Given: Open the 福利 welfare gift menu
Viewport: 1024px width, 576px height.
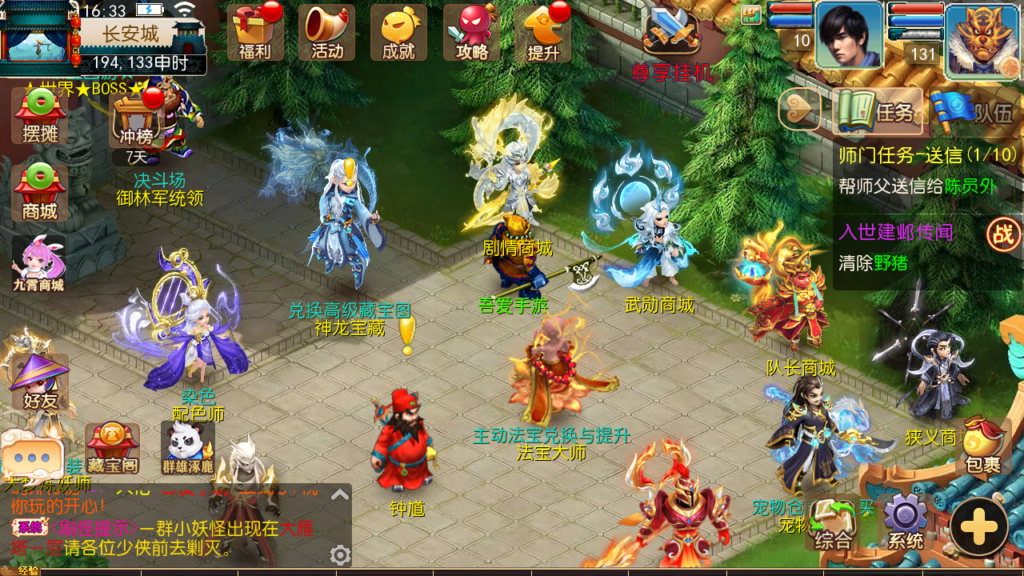Looking at the screenshot, I should point(256,32).
